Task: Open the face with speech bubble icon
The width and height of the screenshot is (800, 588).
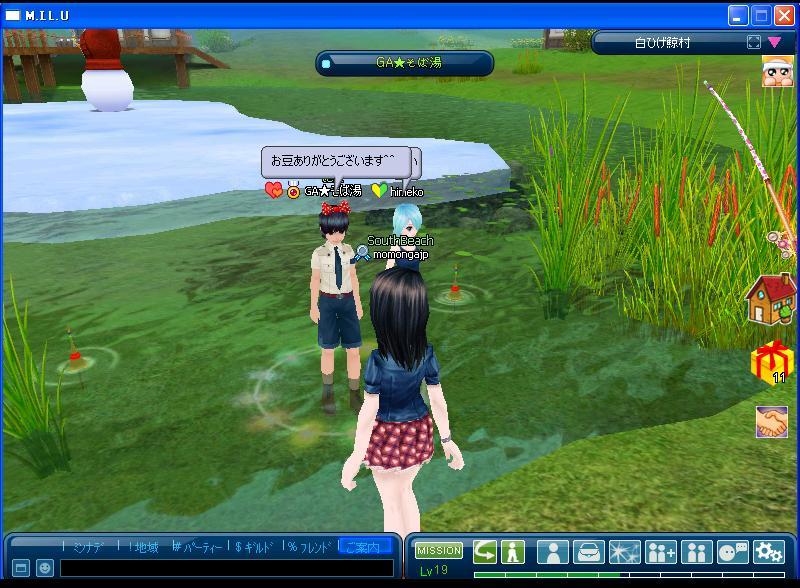Action: point(733,552)
